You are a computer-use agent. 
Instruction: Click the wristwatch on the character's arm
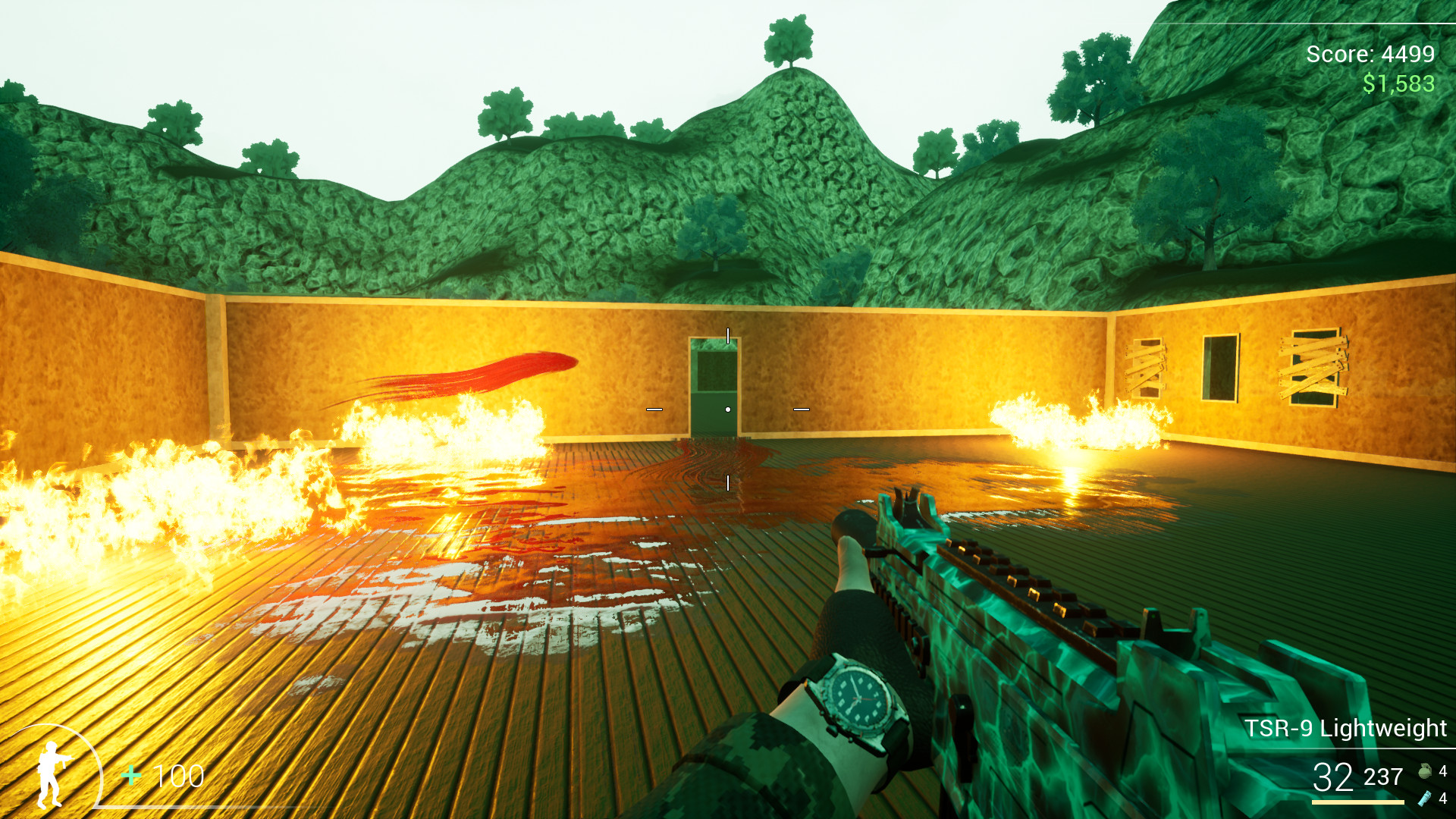click(858, 698)
